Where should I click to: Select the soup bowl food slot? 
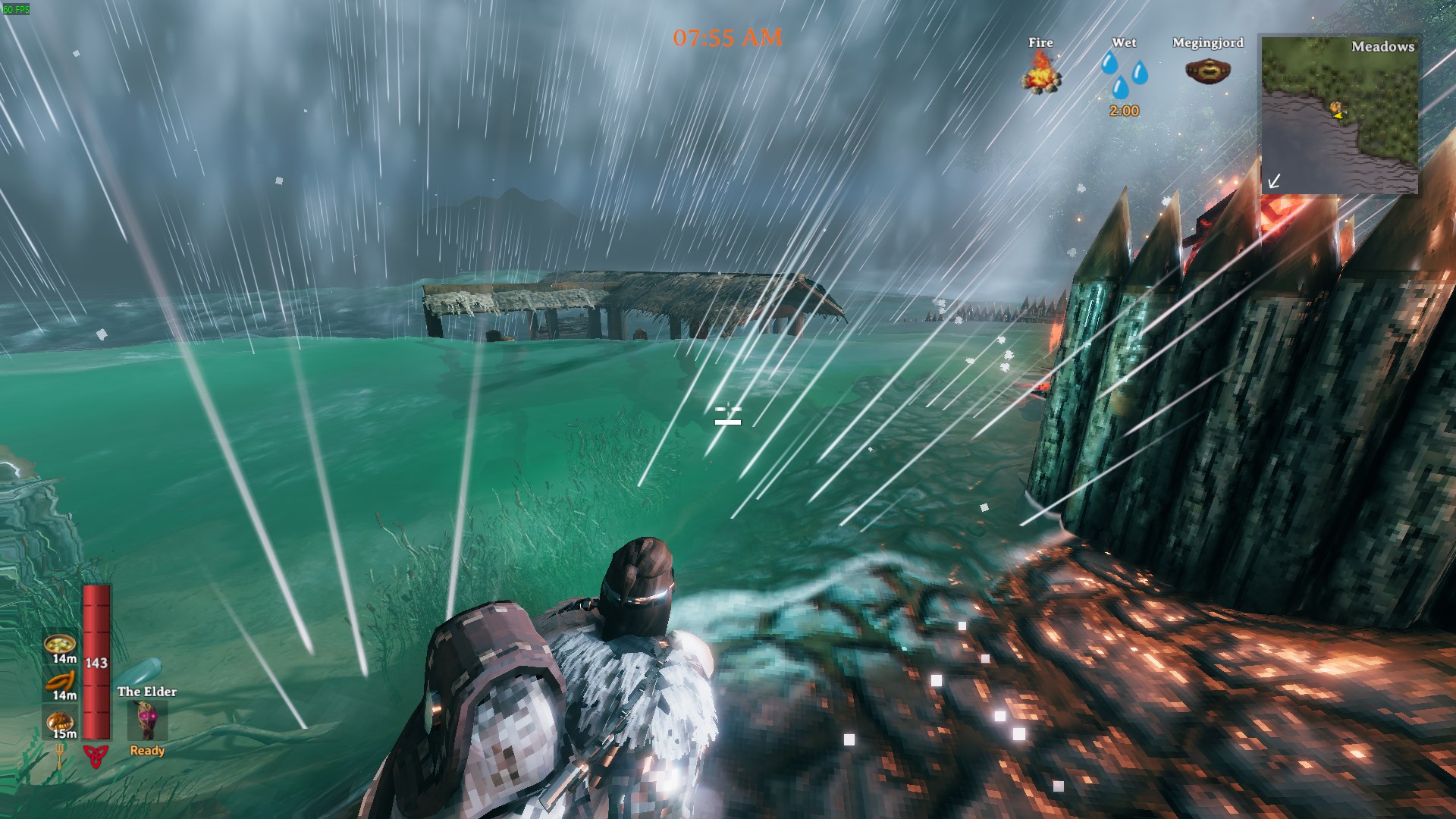[x=60, y=645]
